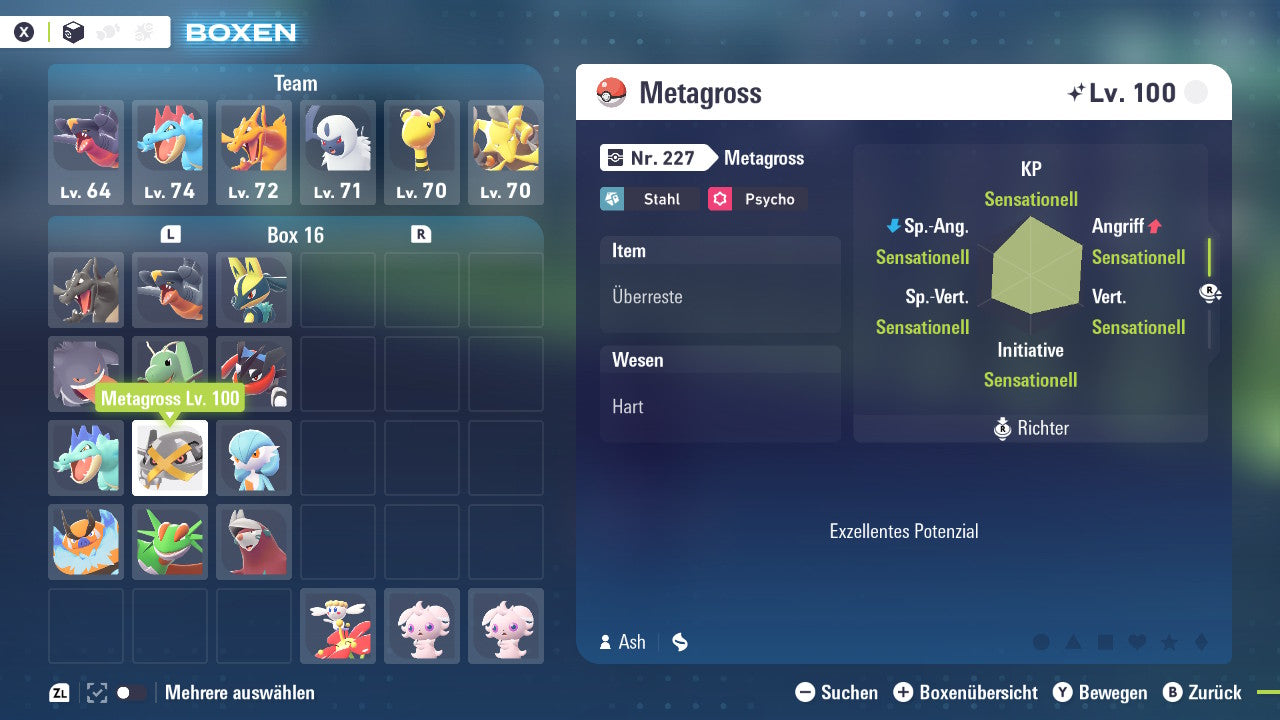Image resolution: width=1280 pixels, height=720 pixels.
Task: Click the Poké Ball icon beside Metagross's name
Action: 612,93
